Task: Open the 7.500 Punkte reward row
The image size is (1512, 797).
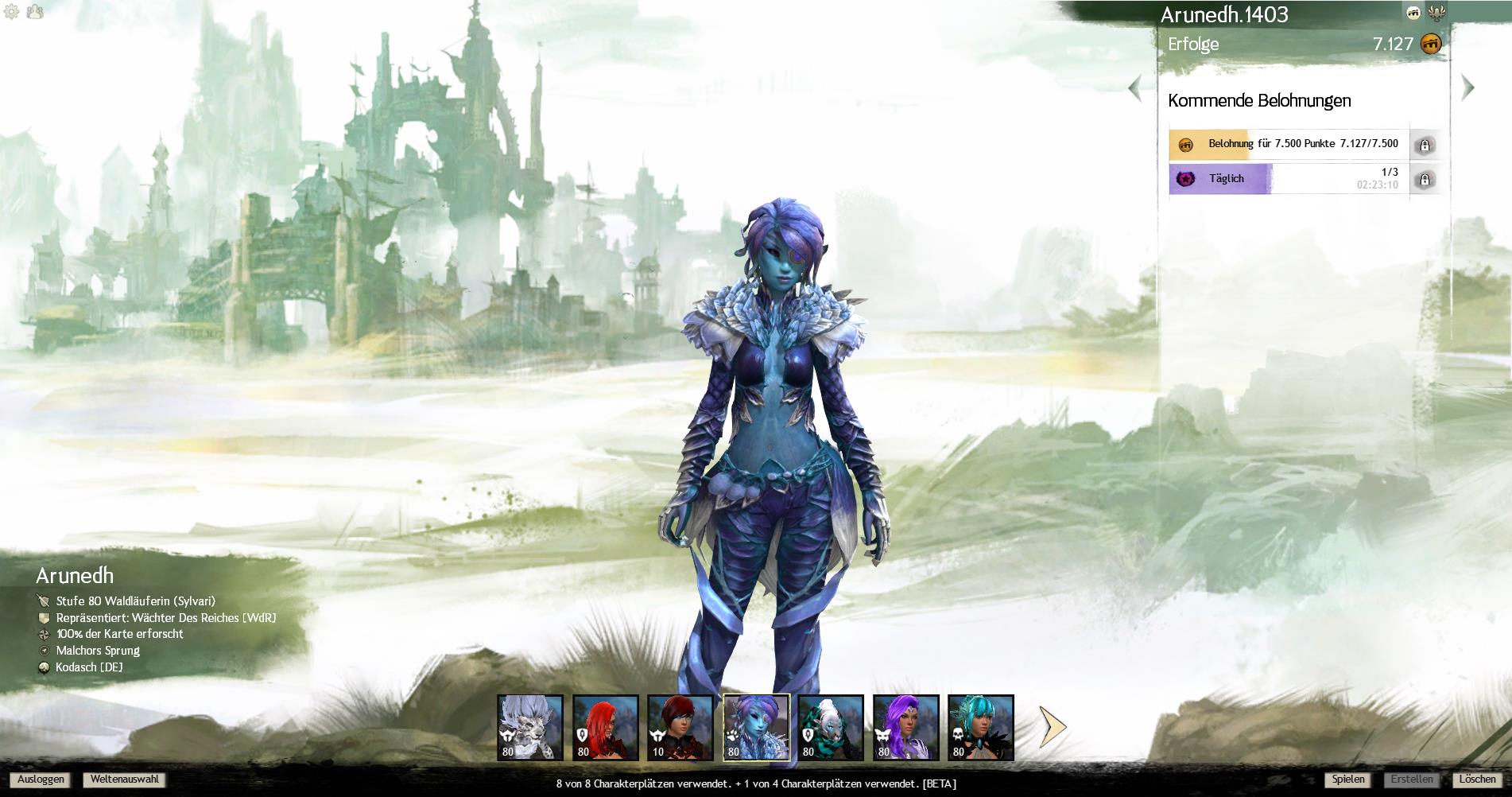Action: click(1288, 145)
